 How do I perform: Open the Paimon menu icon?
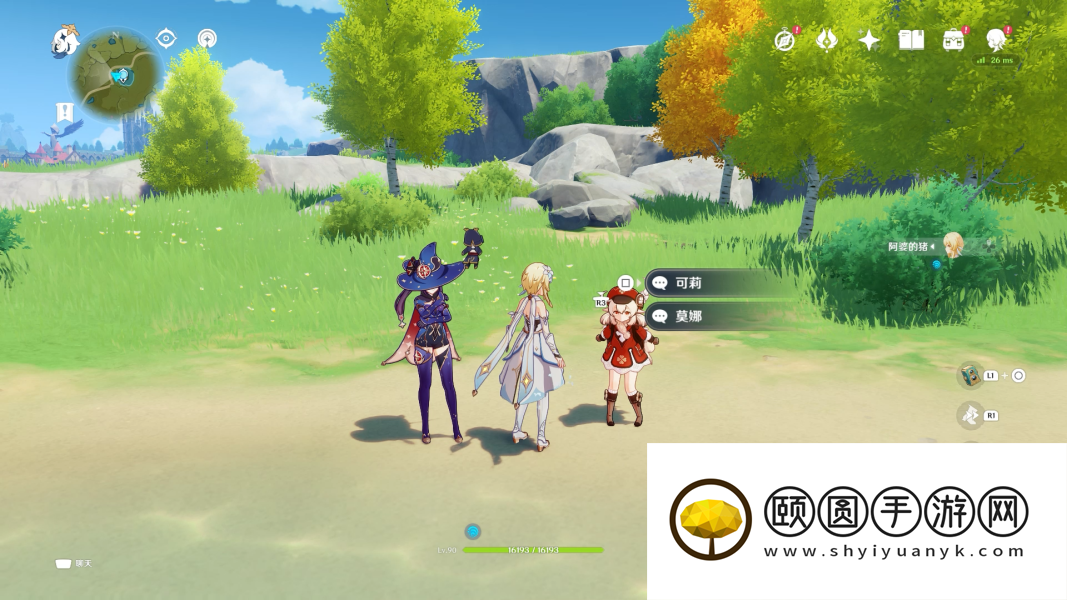point(65,41)
